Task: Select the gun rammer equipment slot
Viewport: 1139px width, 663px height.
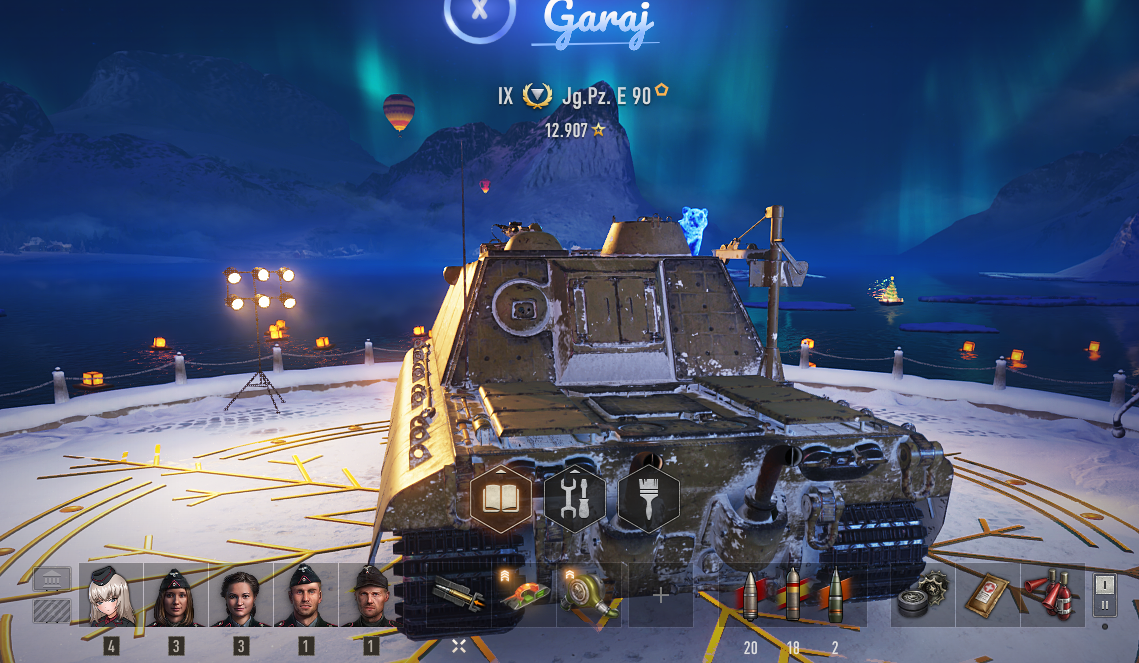Action: (x=459, y=595)
